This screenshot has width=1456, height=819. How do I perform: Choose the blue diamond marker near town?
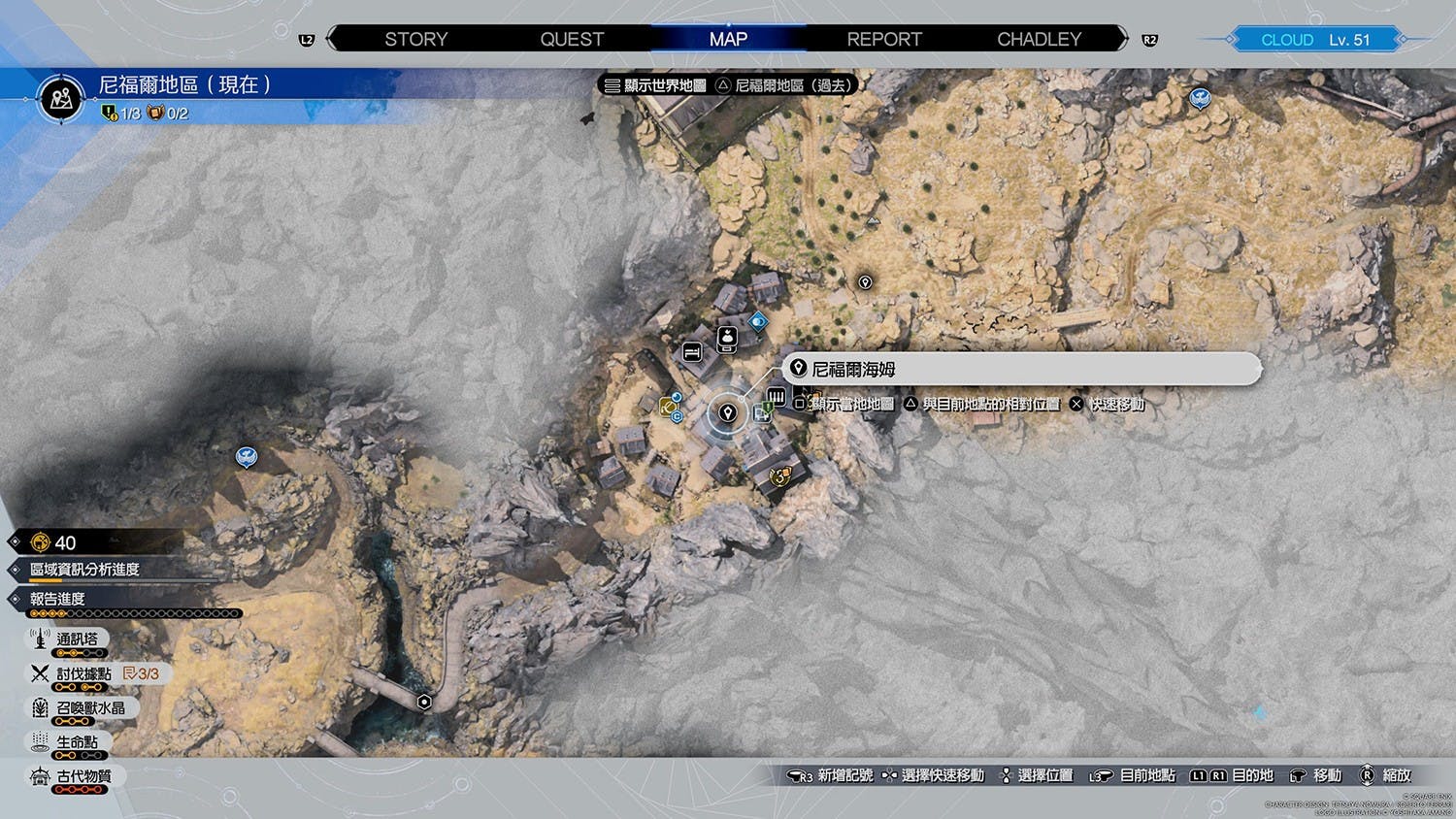(x=758, y=320)
